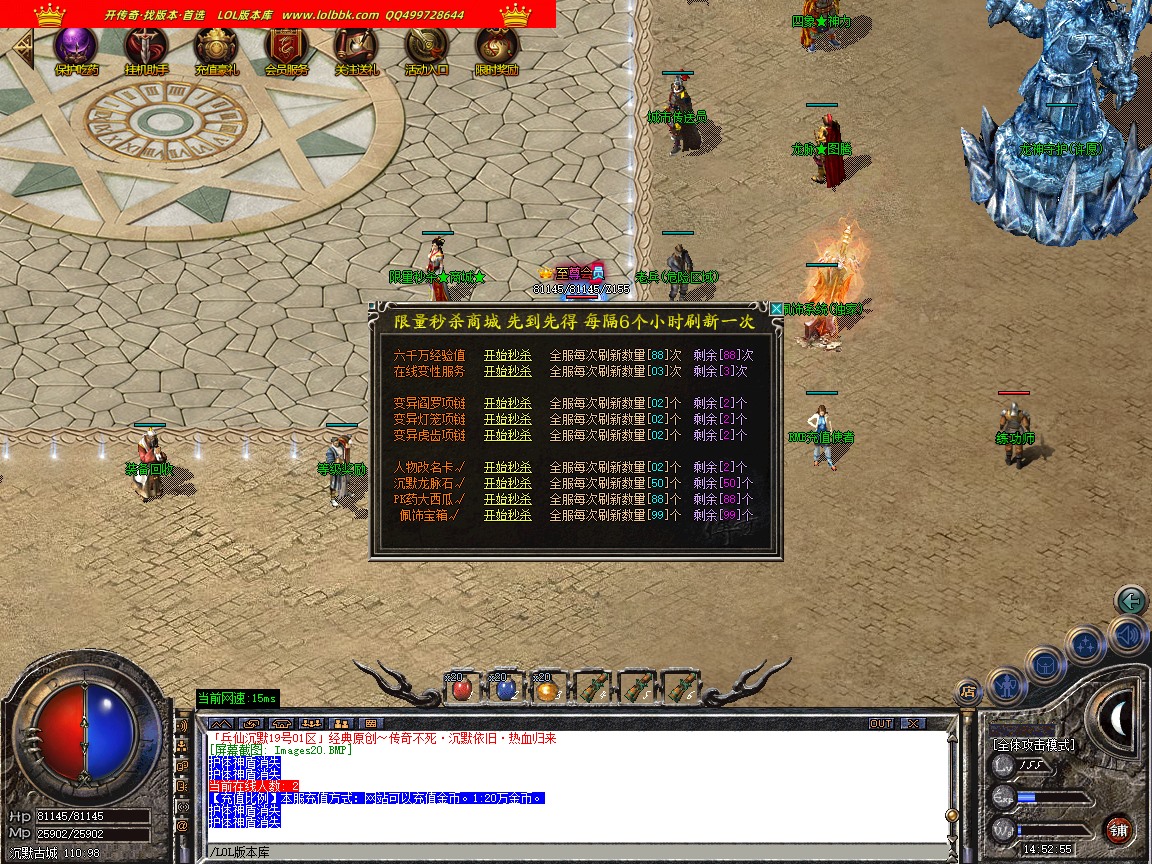The height and width of the screenshot is (864, 1152).
Task: Start the flash sale for 变异阎罗项链
Action: click(x=508, y=403)
